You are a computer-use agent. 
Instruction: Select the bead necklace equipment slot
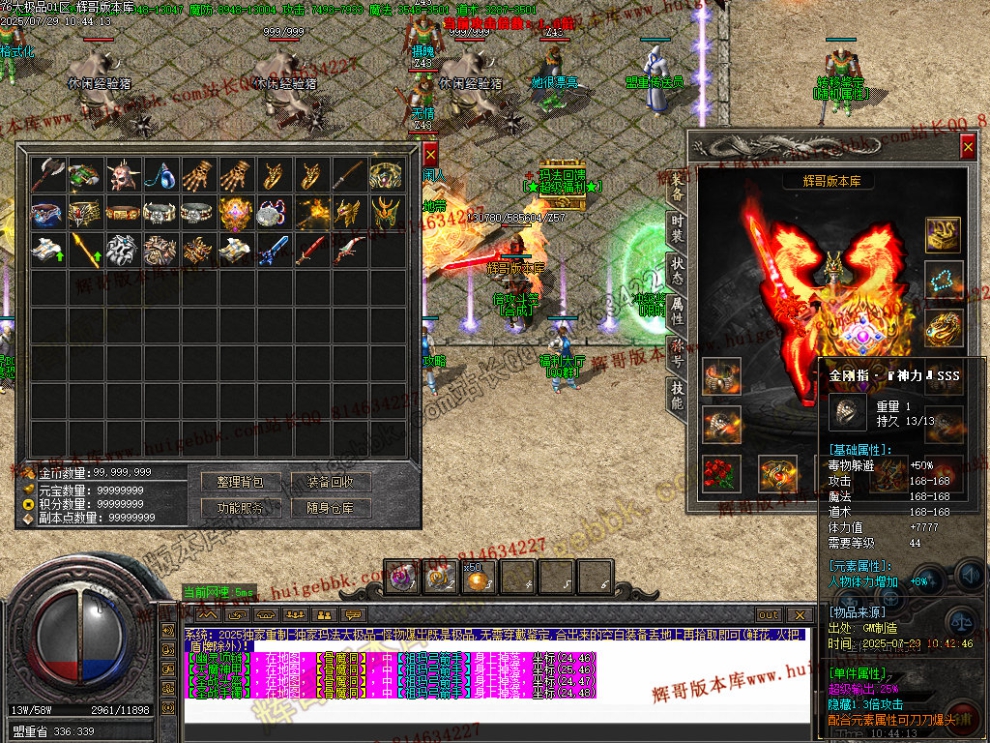pyautogui.click(x=943, y=281)
